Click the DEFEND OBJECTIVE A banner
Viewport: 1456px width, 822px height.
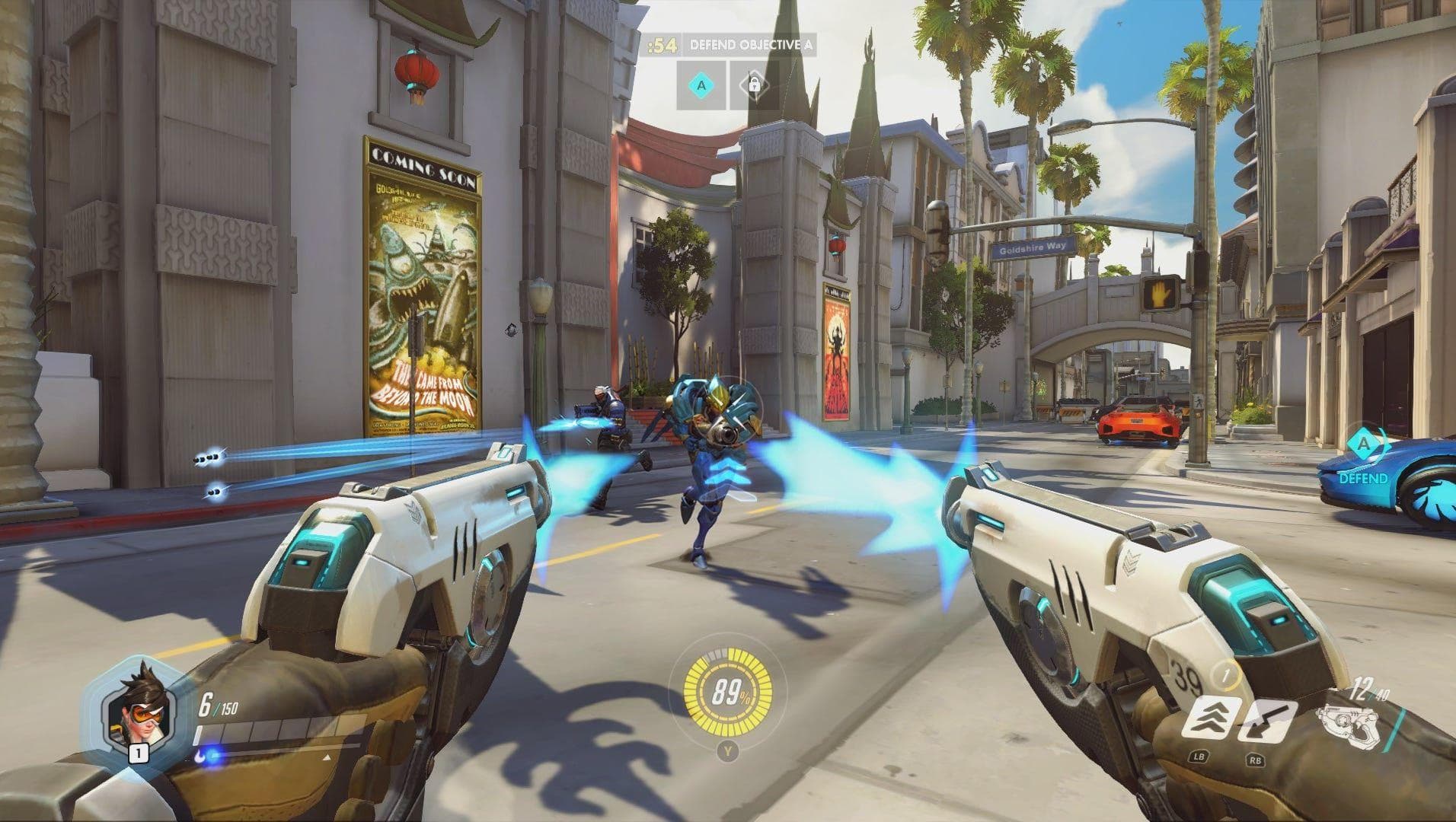click(x=754, y=43)
